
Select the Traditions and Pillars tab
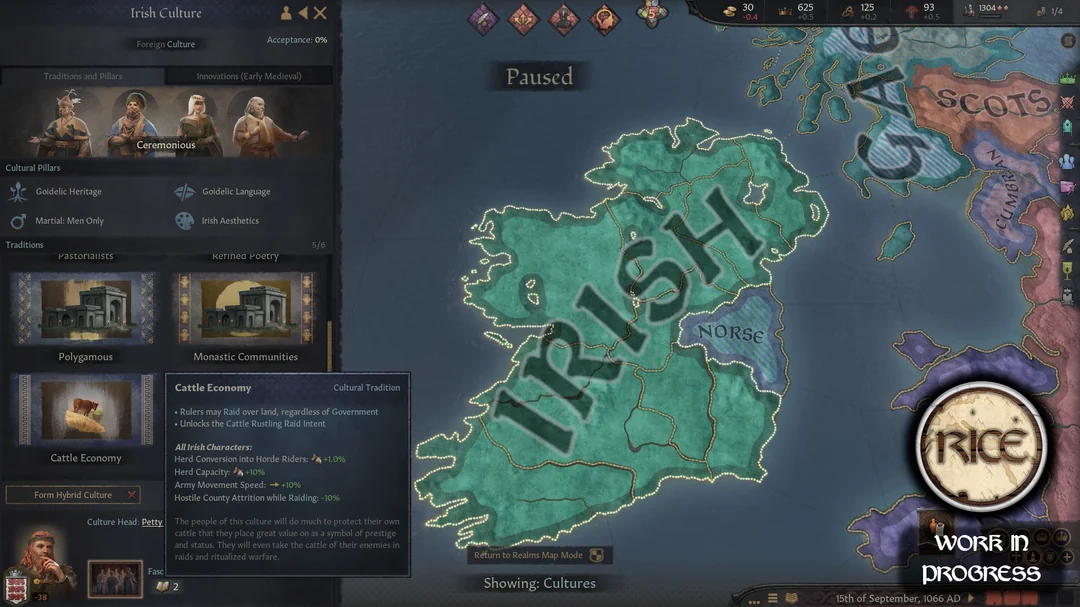click(x=83, y=76)
